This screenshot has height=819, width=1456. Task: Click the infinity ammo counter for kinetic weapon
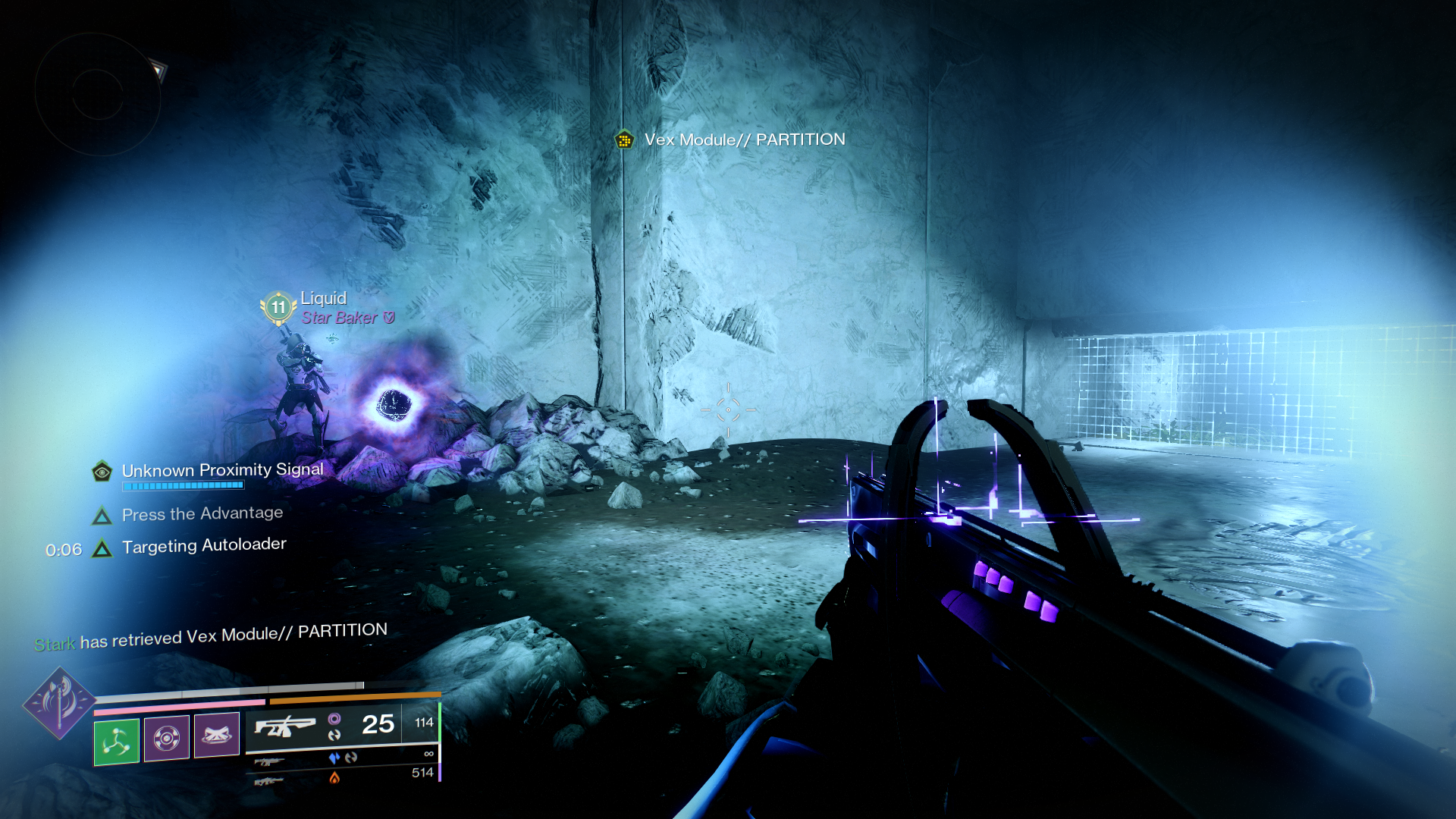(428, 754)
